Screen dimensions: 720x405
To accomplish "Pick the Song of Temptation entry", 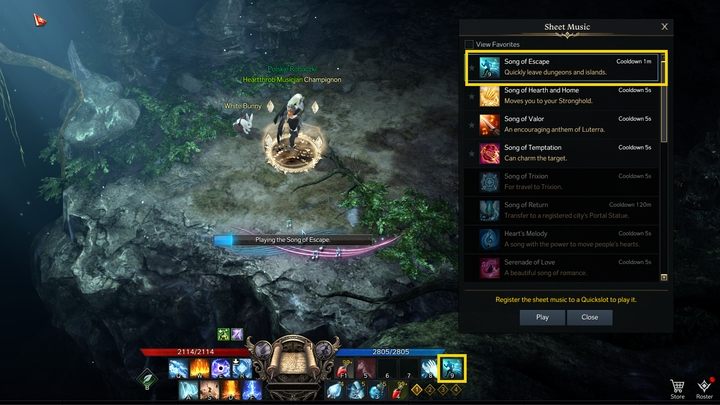I will [x=566, y=154].
